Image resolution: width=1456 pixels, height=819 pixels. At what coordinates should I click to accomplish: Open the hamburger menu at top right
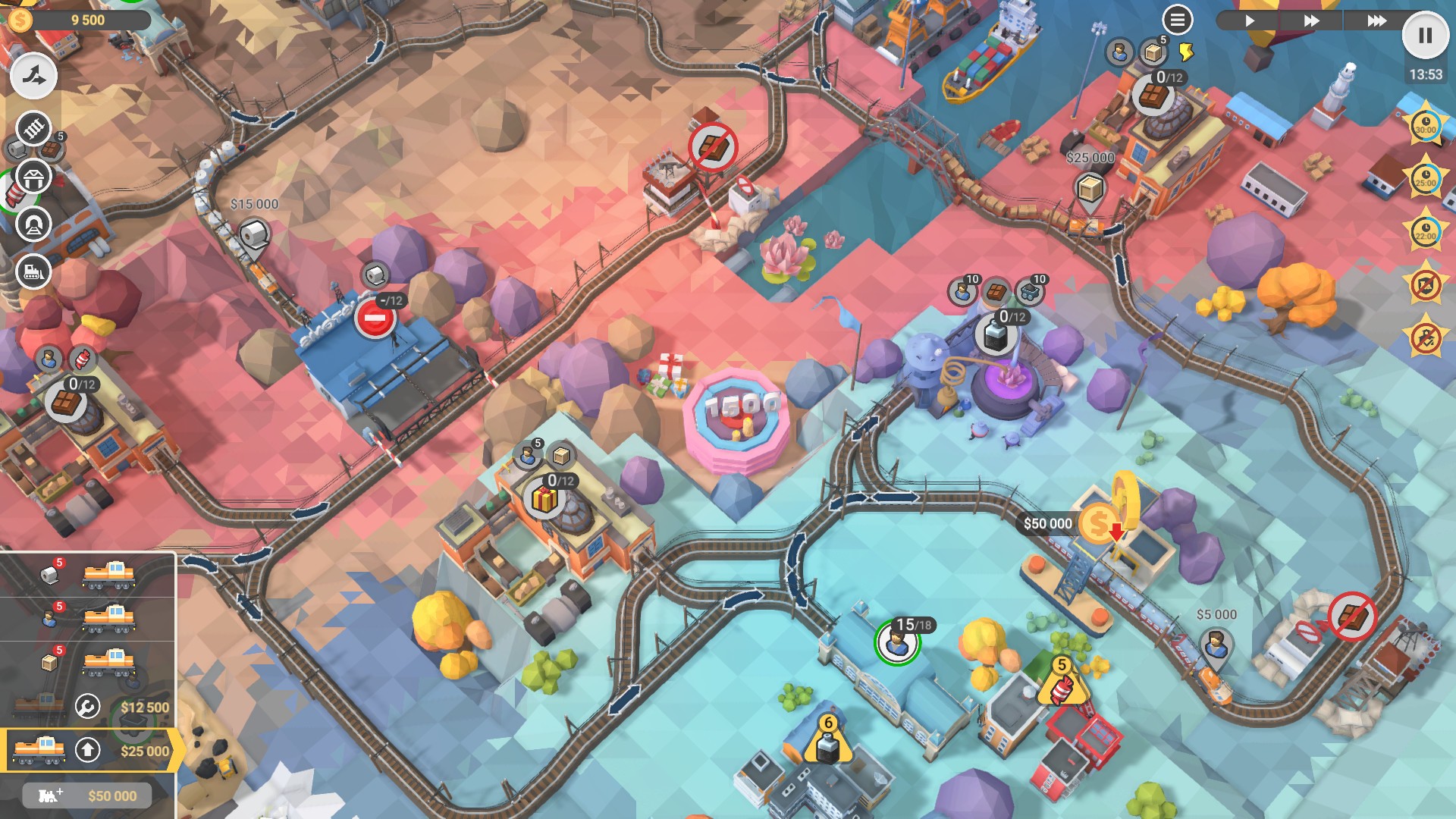click(1177, 20)
